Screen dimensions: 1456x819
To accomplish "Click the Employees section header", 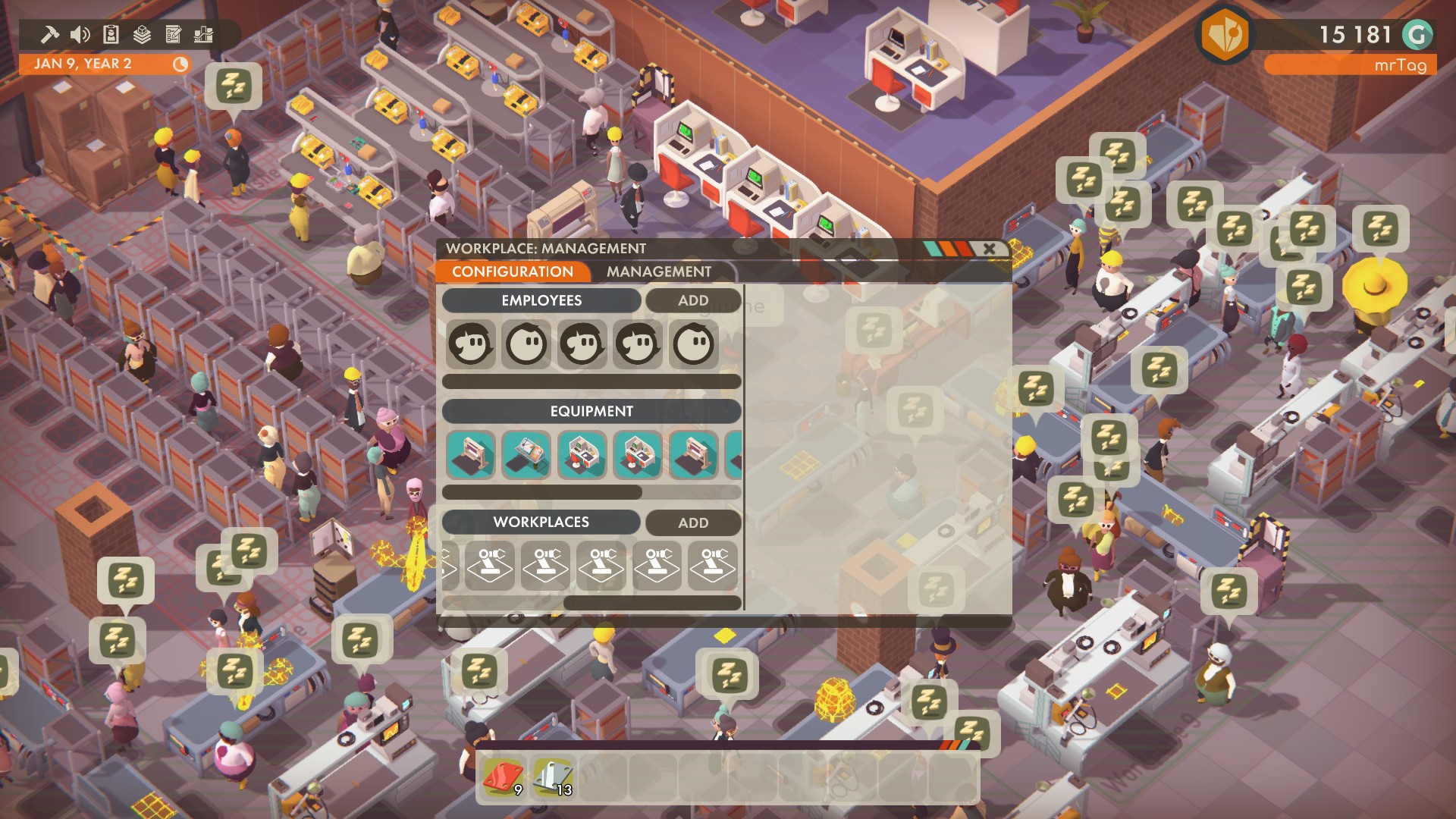I will pos(541,300).
